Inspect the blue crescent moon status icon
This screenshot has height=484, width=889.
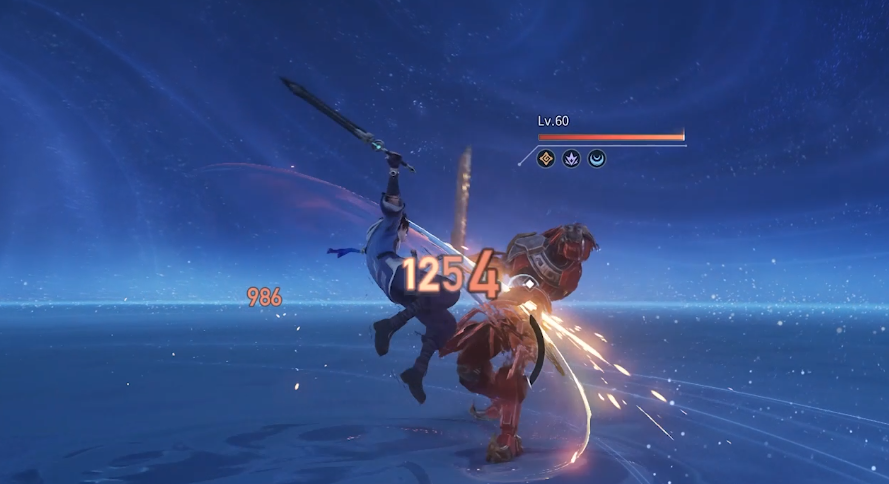click(597, 158)
